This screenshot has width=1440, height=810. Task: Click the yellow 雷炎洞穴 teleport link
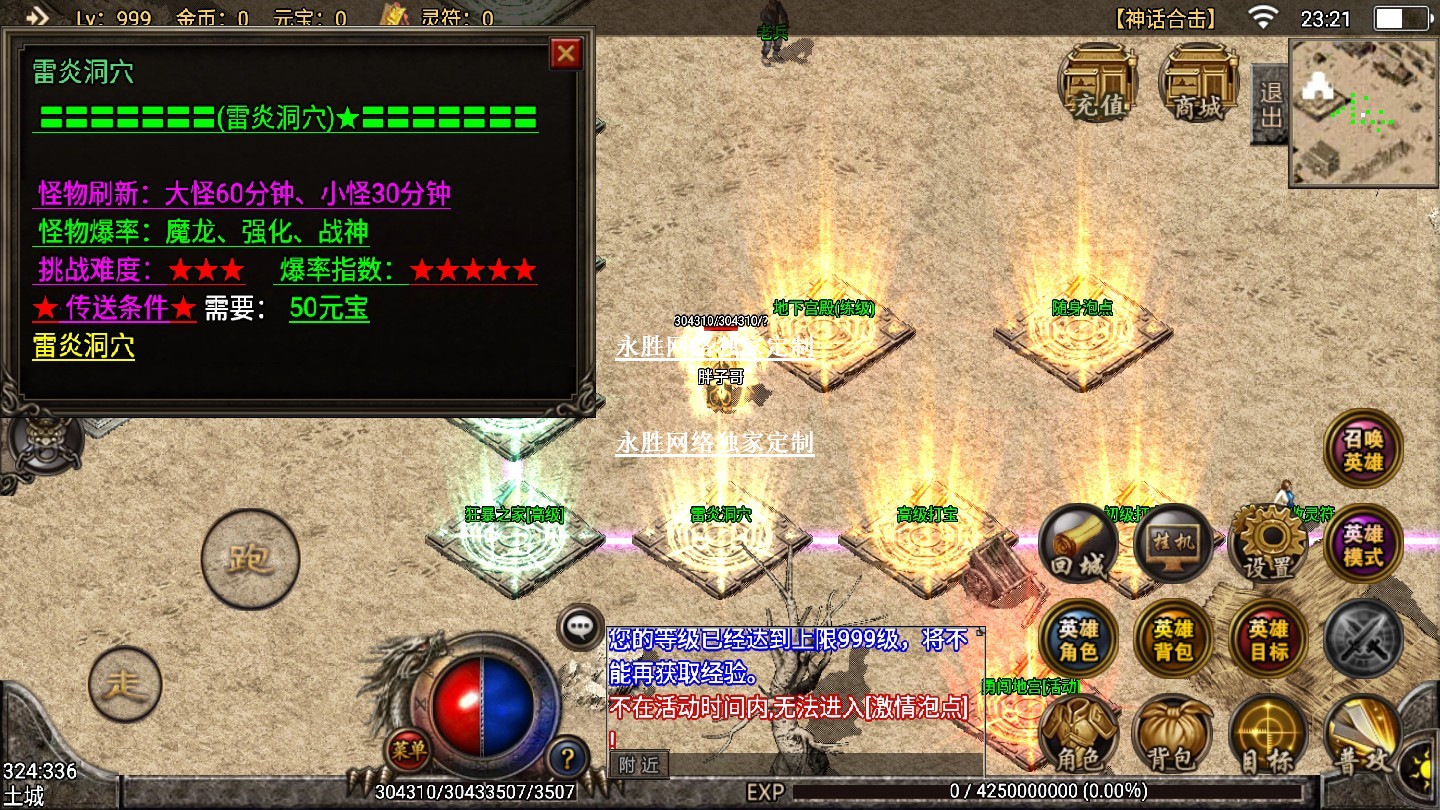[83, 347]
